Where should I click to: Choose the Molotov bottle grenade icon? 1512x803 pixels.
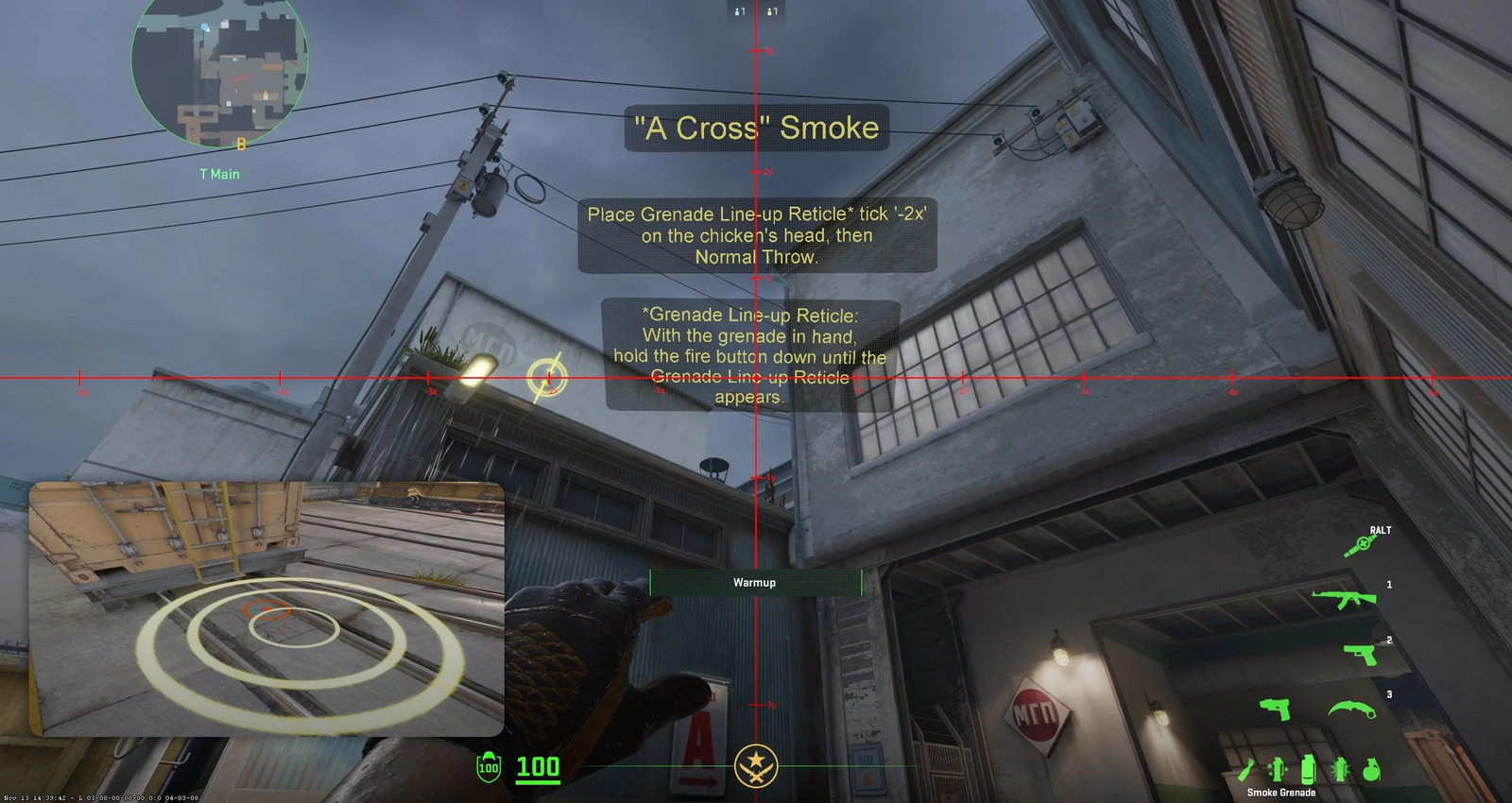point(1247,771)
